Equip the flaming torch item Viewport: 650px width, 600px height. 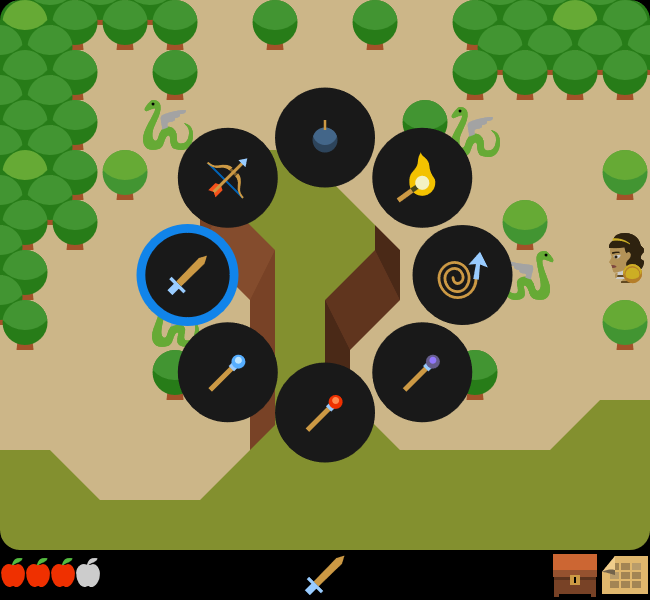coord(422,177)
